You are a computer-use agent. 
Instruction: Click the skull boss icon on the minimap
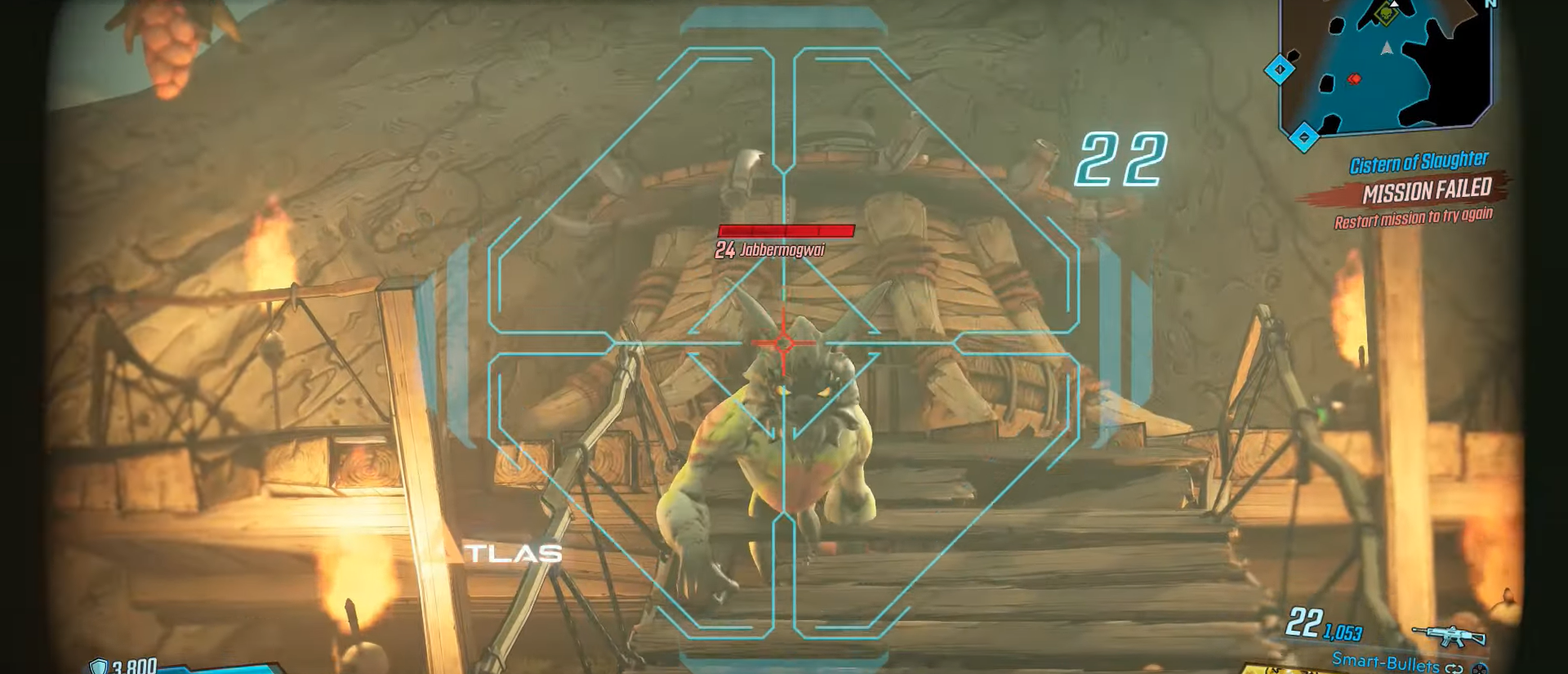tap(1385, 13)
